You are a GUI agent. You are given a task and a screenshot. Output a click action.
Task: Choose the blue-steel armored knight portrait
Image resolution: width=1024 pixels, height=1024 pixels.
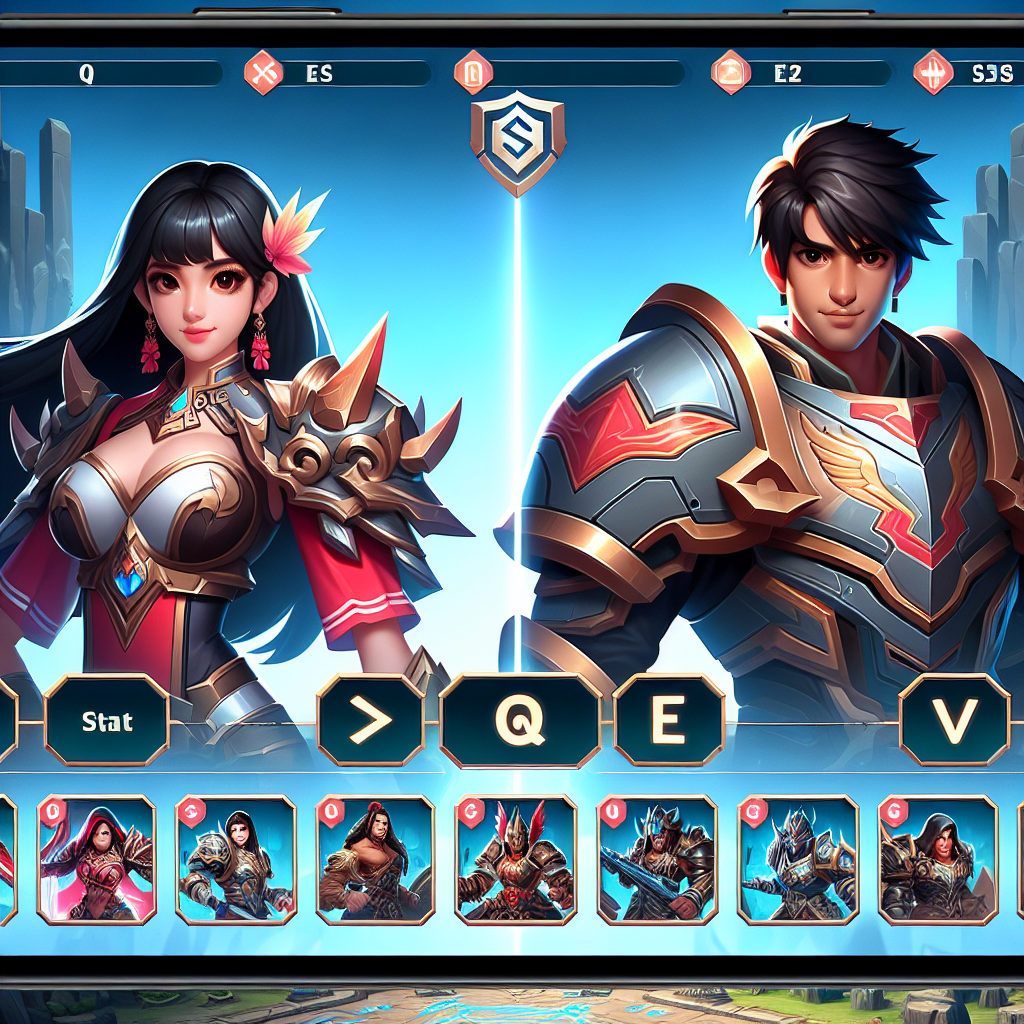(798, 858)
